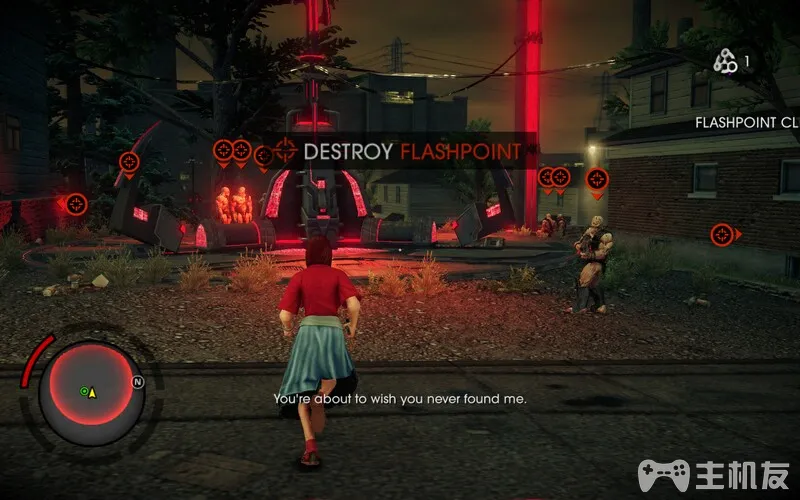Click the data cluster icon

pyautogui.click(x=724, y=62)
